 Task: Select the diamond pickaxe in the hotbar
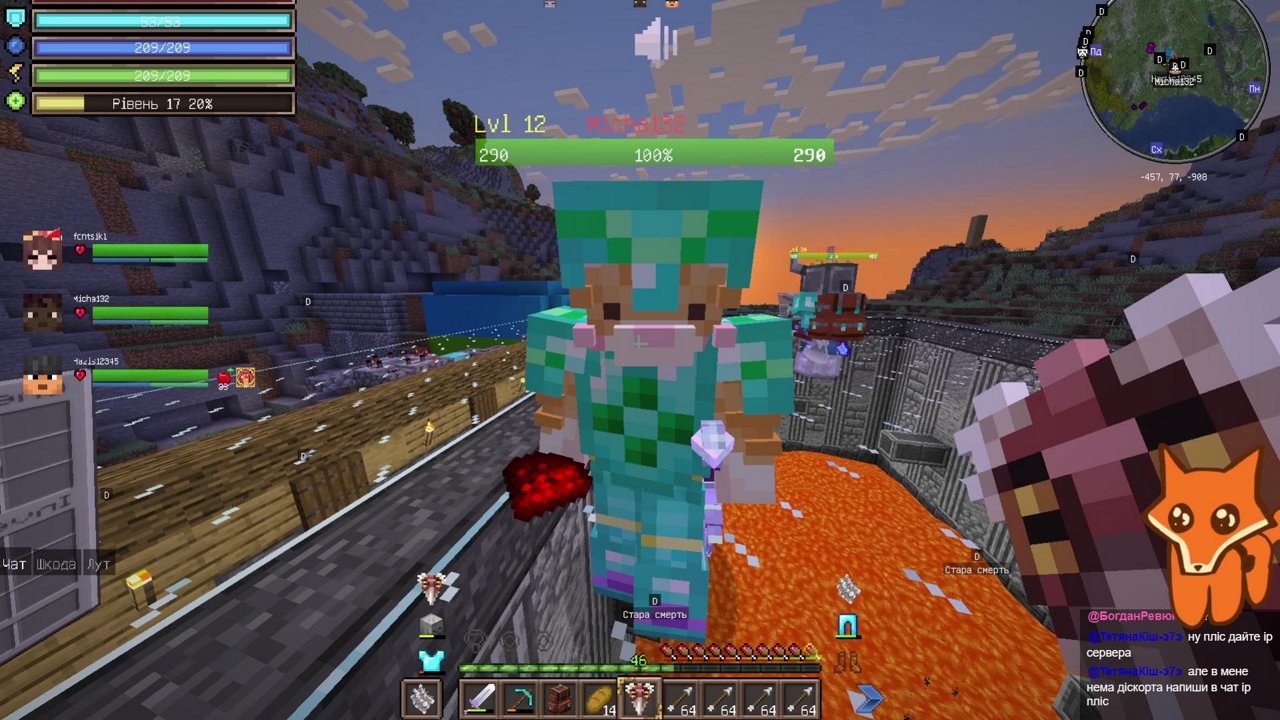point(522,697)
